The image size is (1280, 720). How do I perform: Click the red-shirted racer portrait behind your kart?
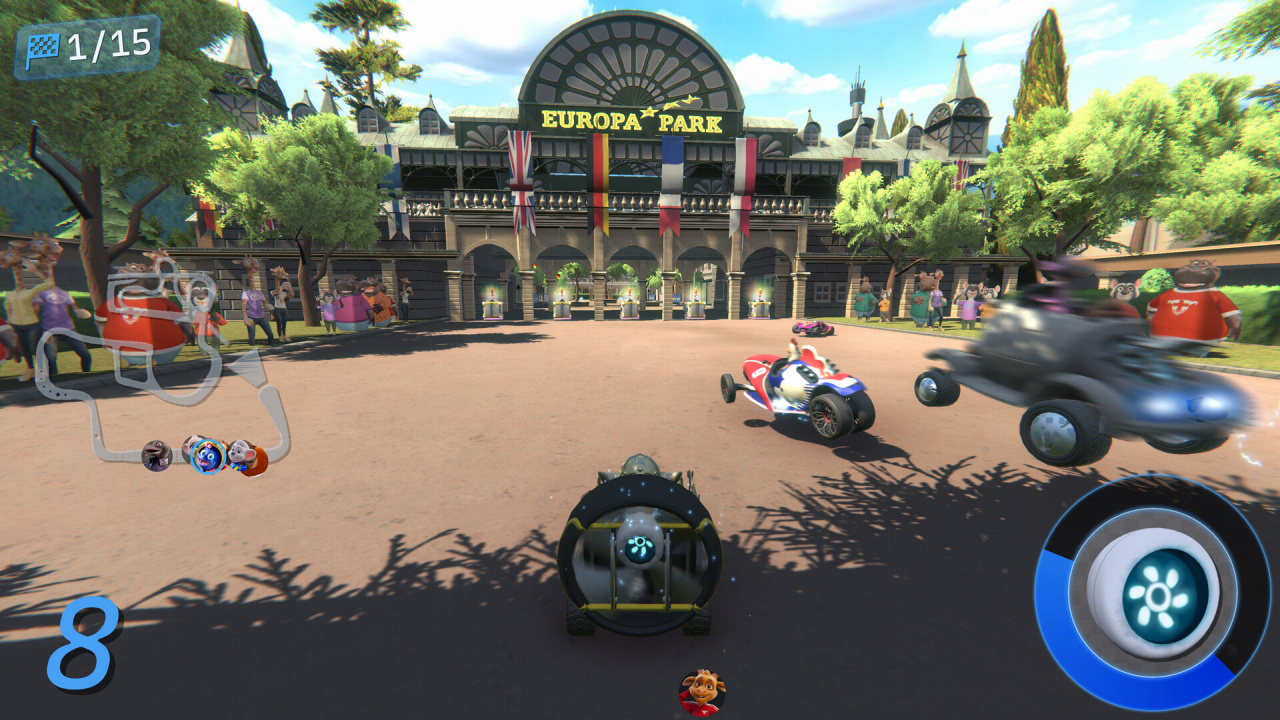point(702,692)
